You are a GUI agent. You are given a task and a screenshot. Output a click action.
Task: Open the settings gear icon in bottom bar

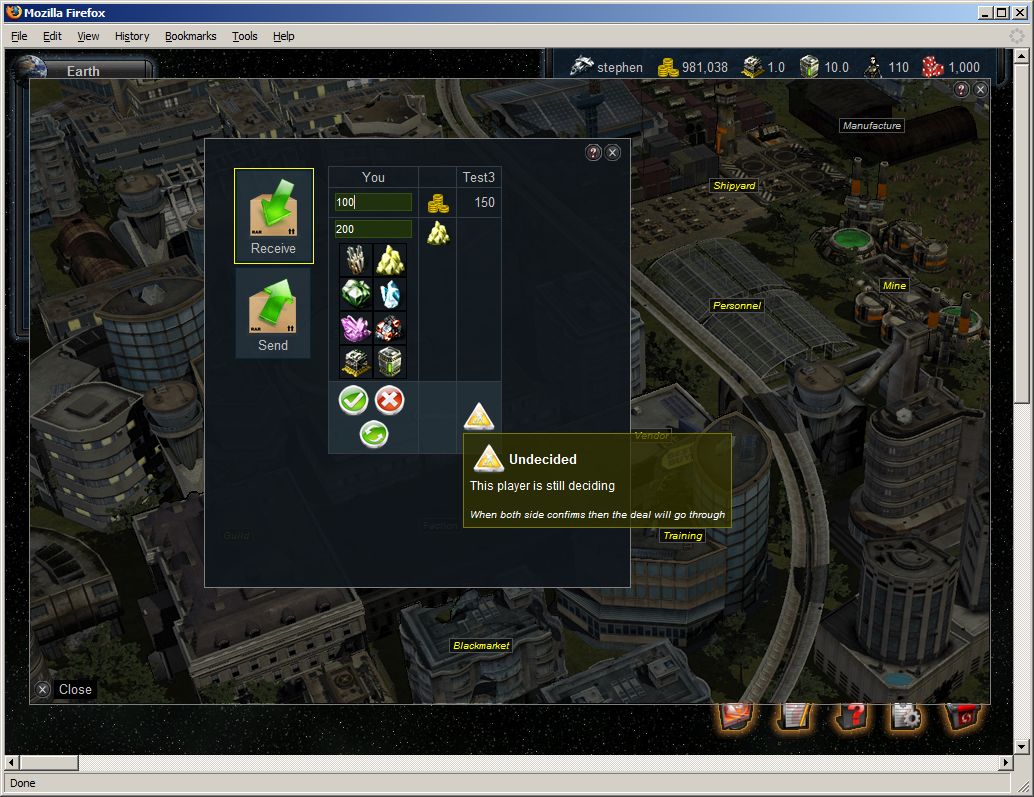tap(905, 716)
